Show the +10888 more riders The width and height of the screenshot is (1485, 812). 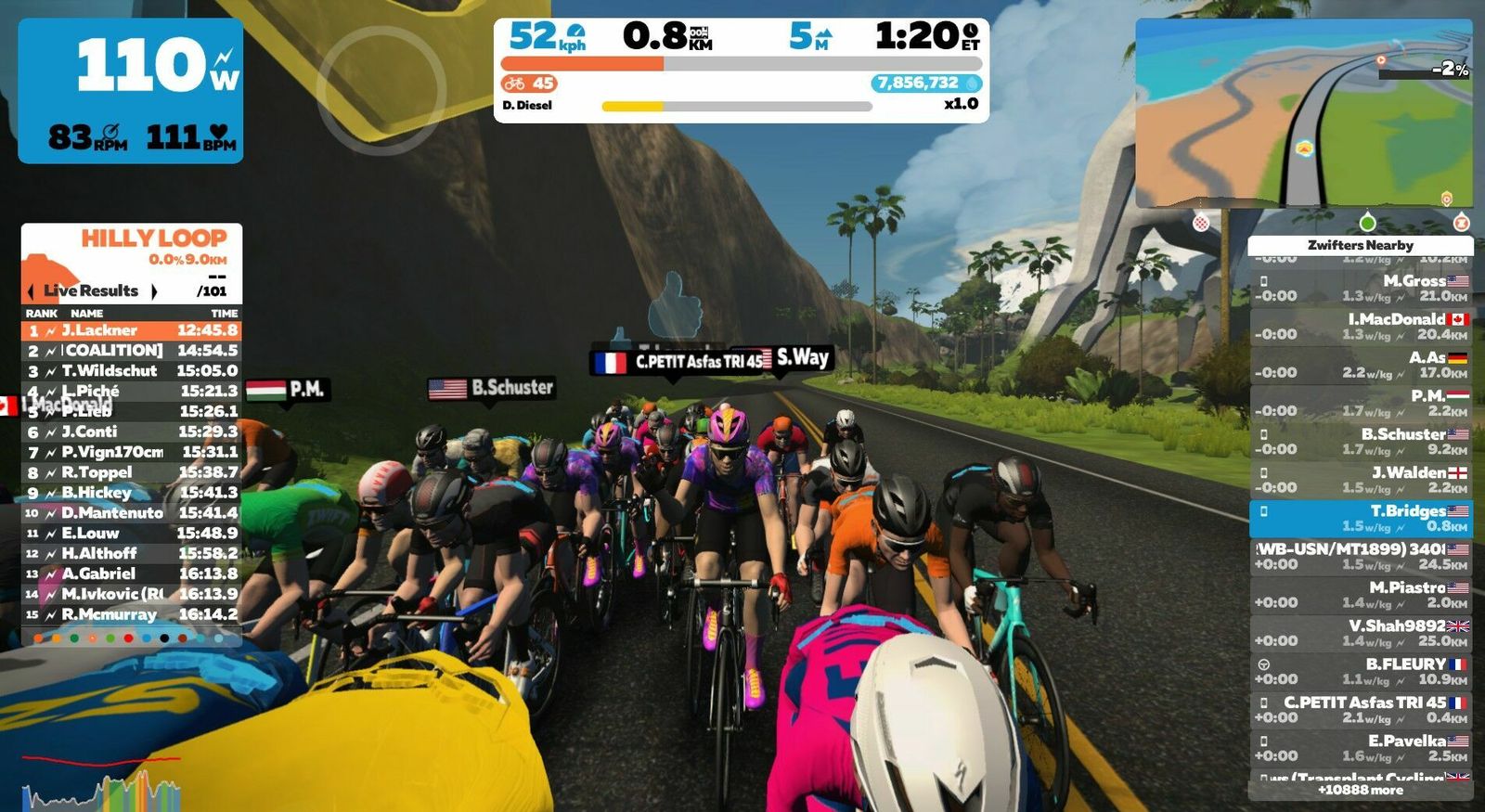[x=1360, y=790]
